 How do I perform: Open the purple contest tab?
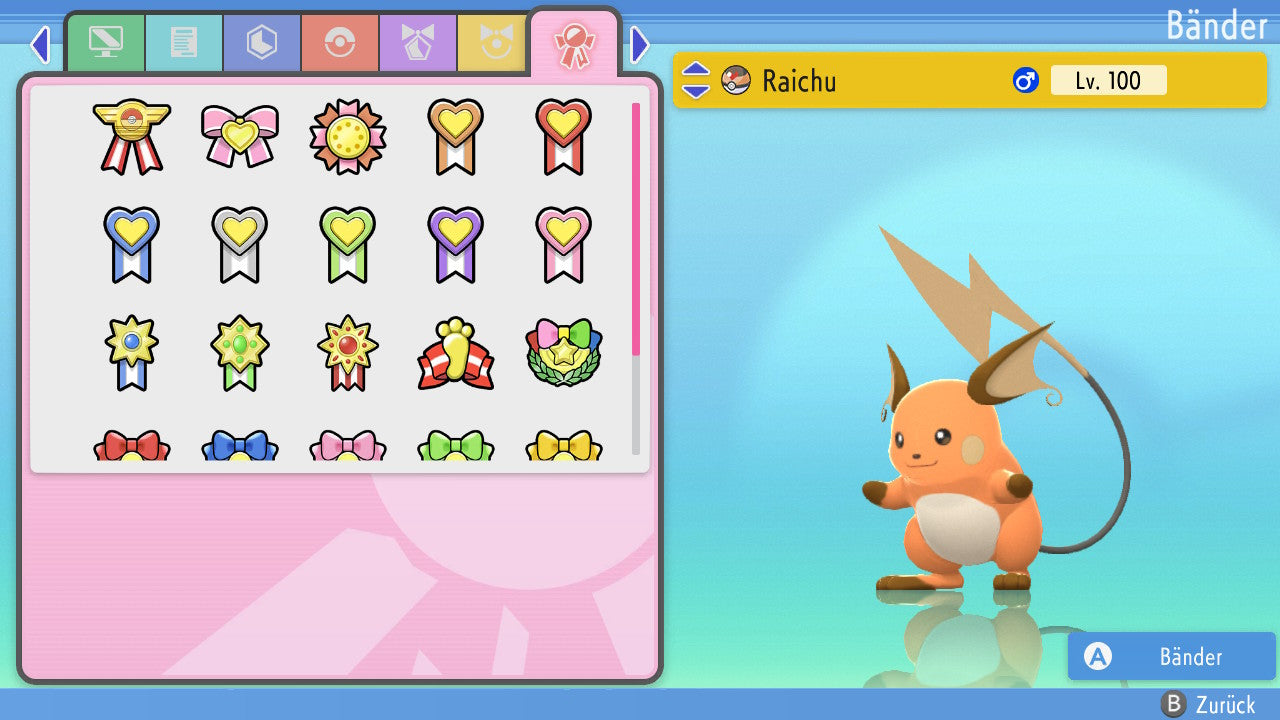(x=418, y=43)
